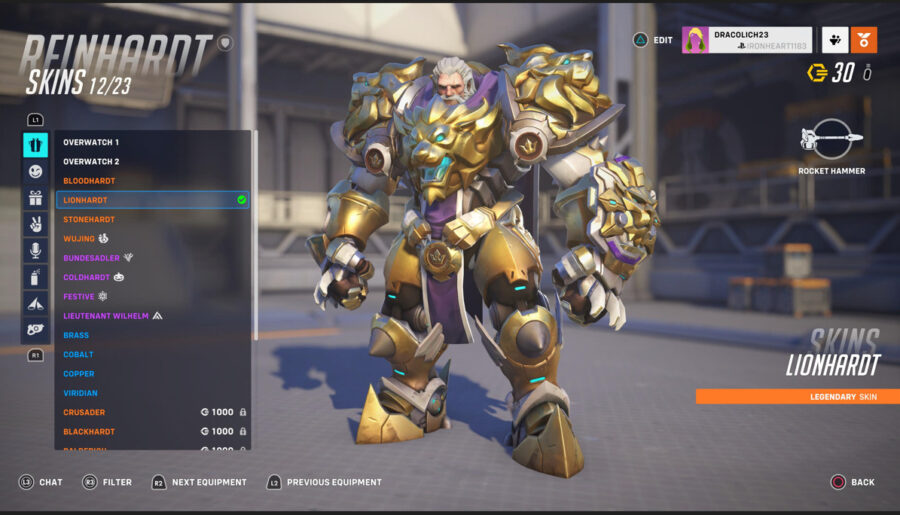Click the orange medal icon button
Image resolution: width=900 pixels, height=515 pixels.
click(x=864, y=40)
